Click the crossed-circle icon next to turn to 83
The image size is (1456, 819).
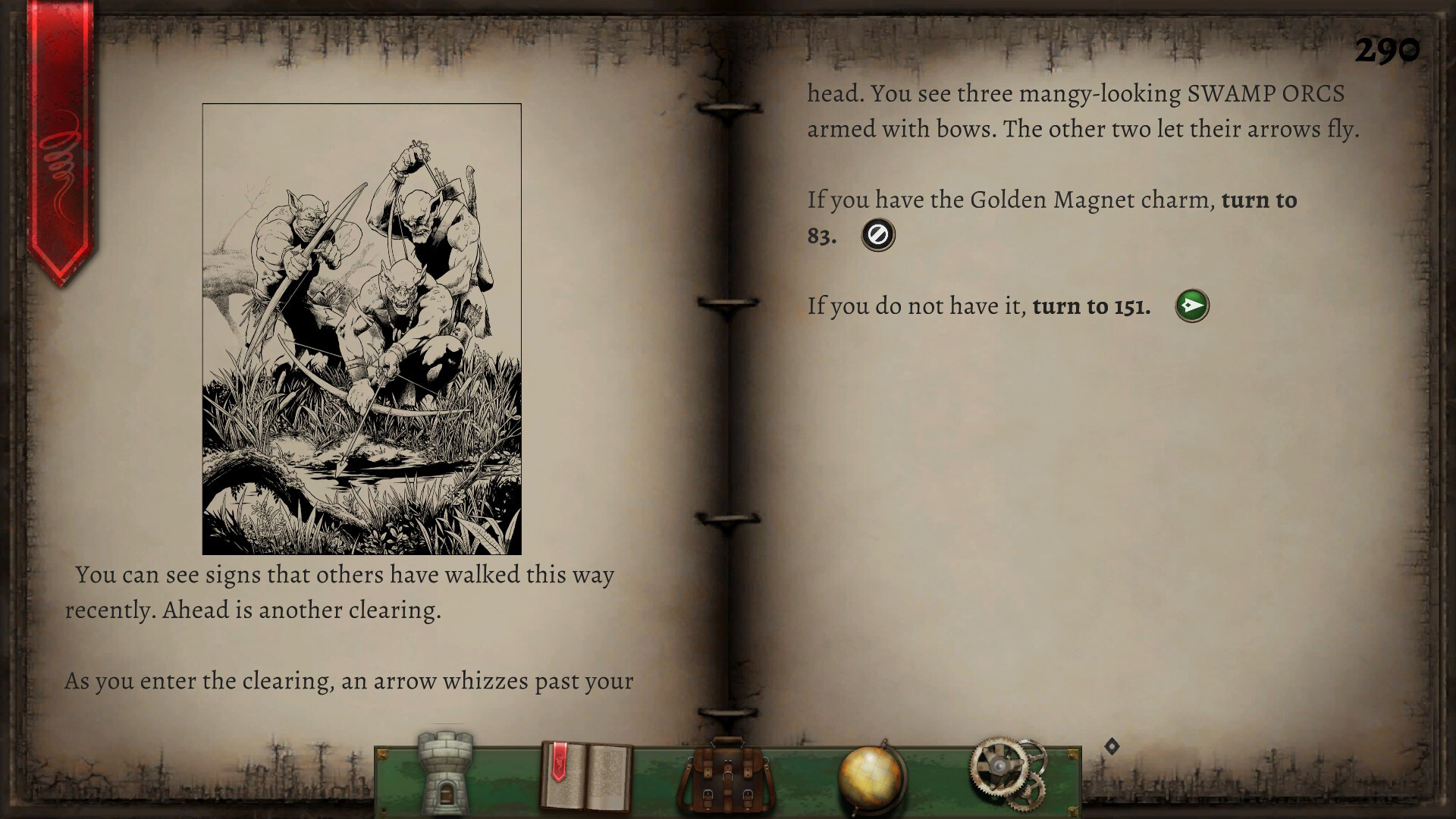tap(877, 234)
